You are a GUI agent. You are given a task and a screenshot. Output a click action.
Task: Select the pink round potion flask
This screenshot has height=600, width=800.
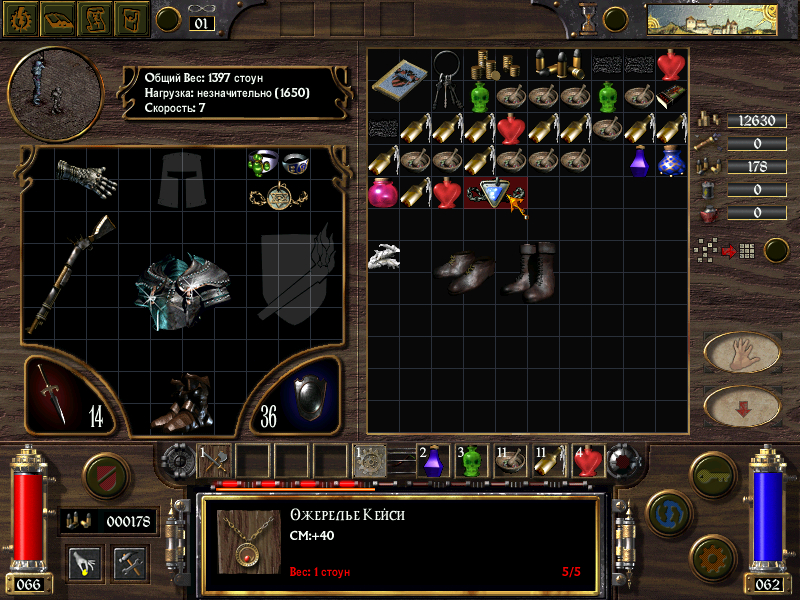[x=383, y=192]
